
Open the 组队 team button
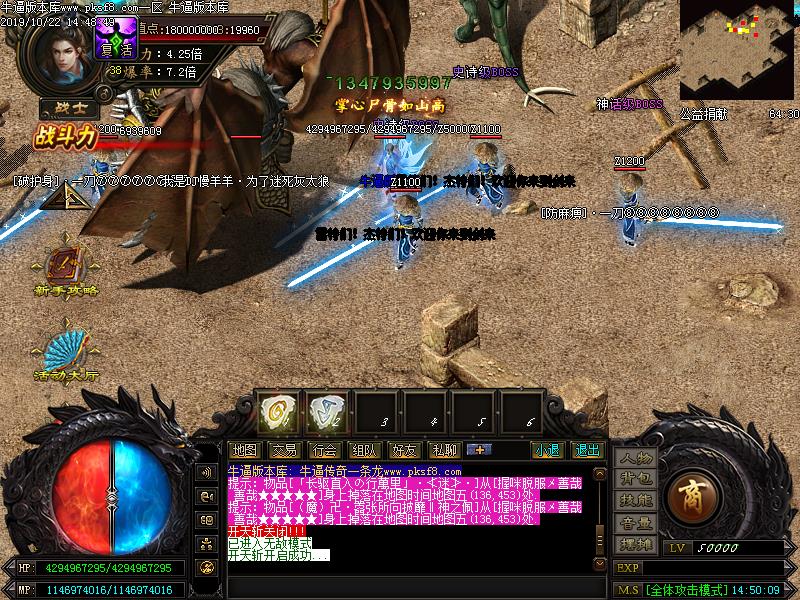(x=365, y=450)
